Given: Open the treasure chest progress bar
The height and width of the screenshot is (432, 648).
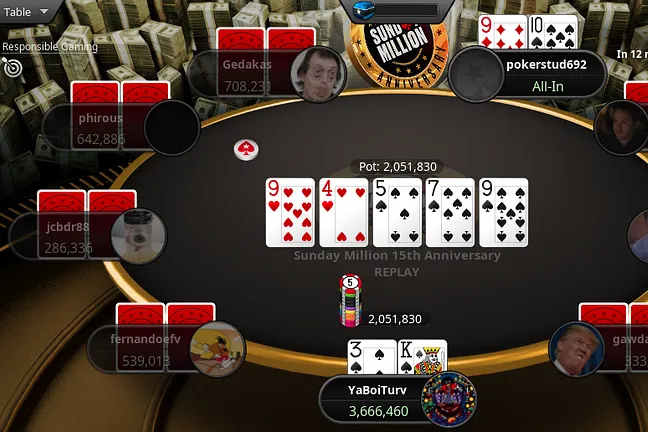Looking at the screenshot, I should pyautogui.click(x=400, y=10).
